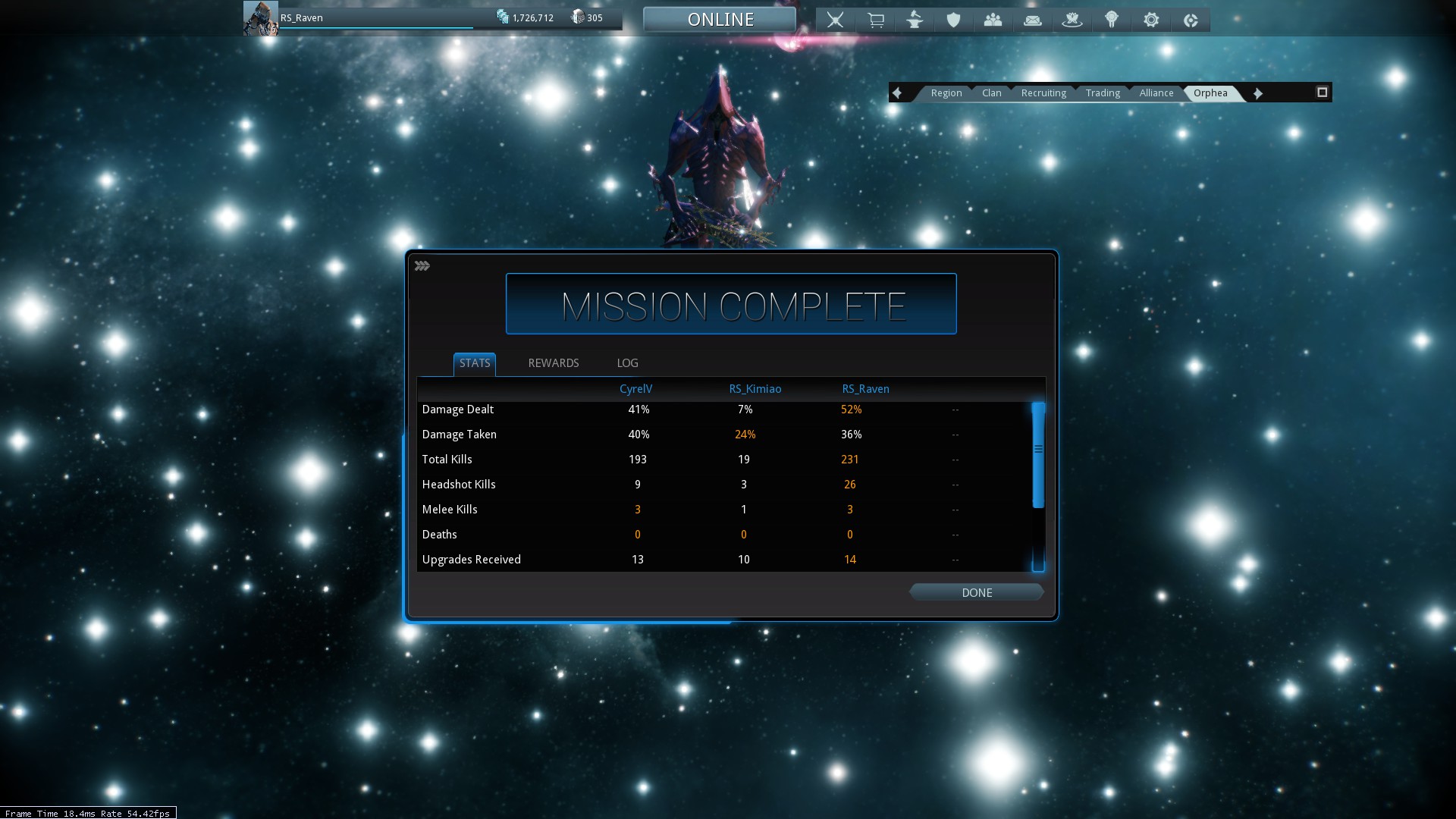Open the LOG tab
1456x819 pixels.
click(x=627, y=363)
